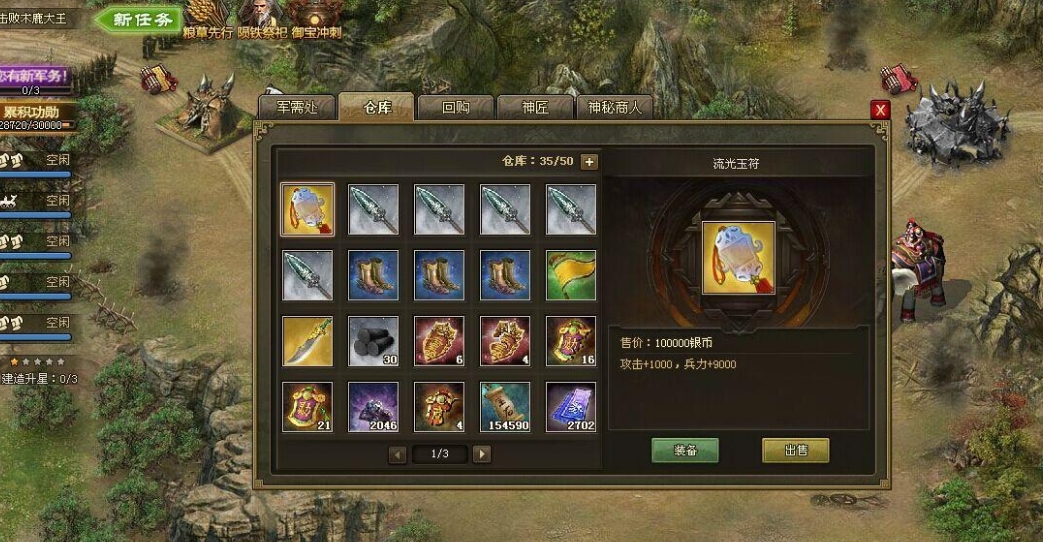
Task: Equip the item using the 装备 button
Action: [x=685, y=450]
